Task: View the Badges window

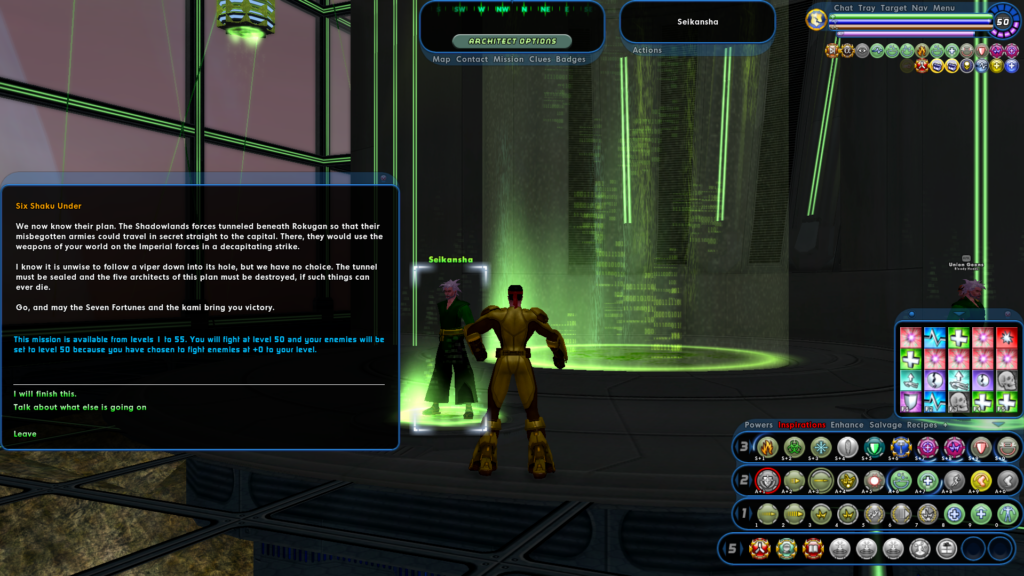Action: [x=571, y=59]
